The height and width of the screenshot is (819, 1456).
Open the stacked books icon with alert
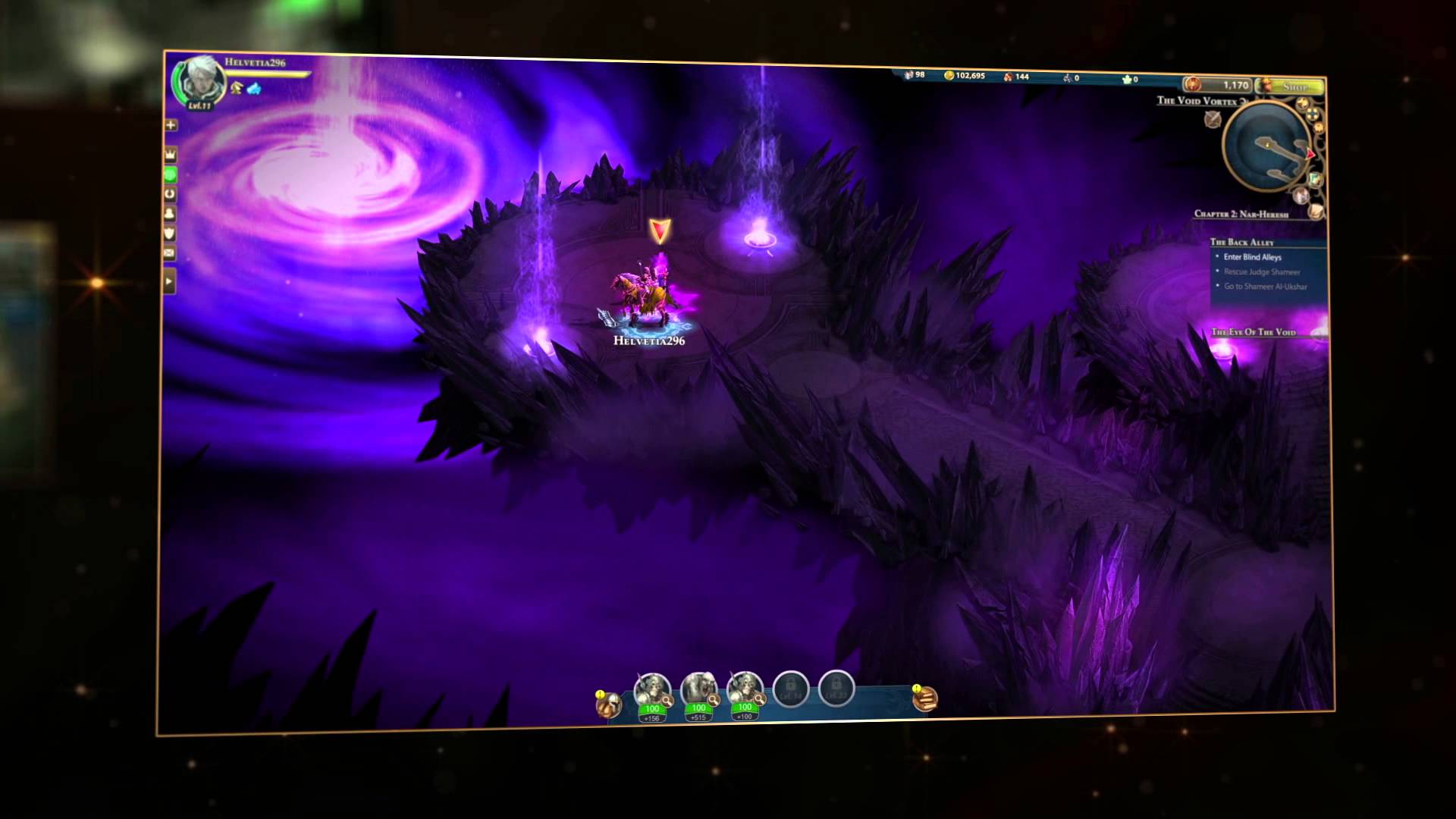click(x=925, y=698)
